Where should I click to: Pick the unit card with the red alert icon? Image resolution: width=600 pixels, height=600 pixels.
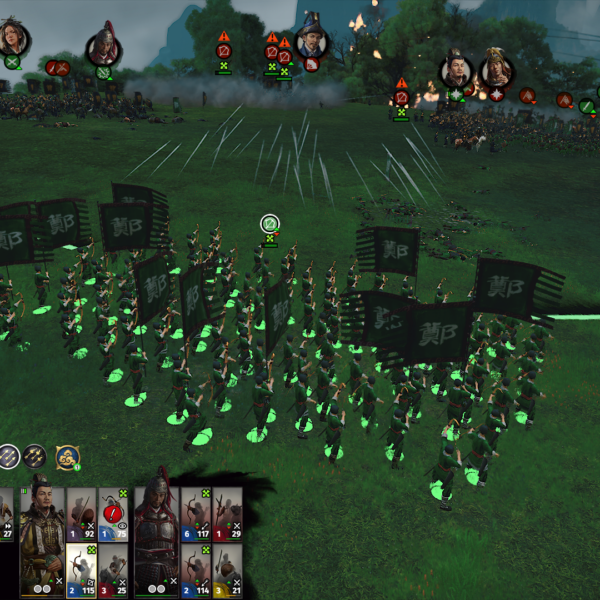coord(114,515)
